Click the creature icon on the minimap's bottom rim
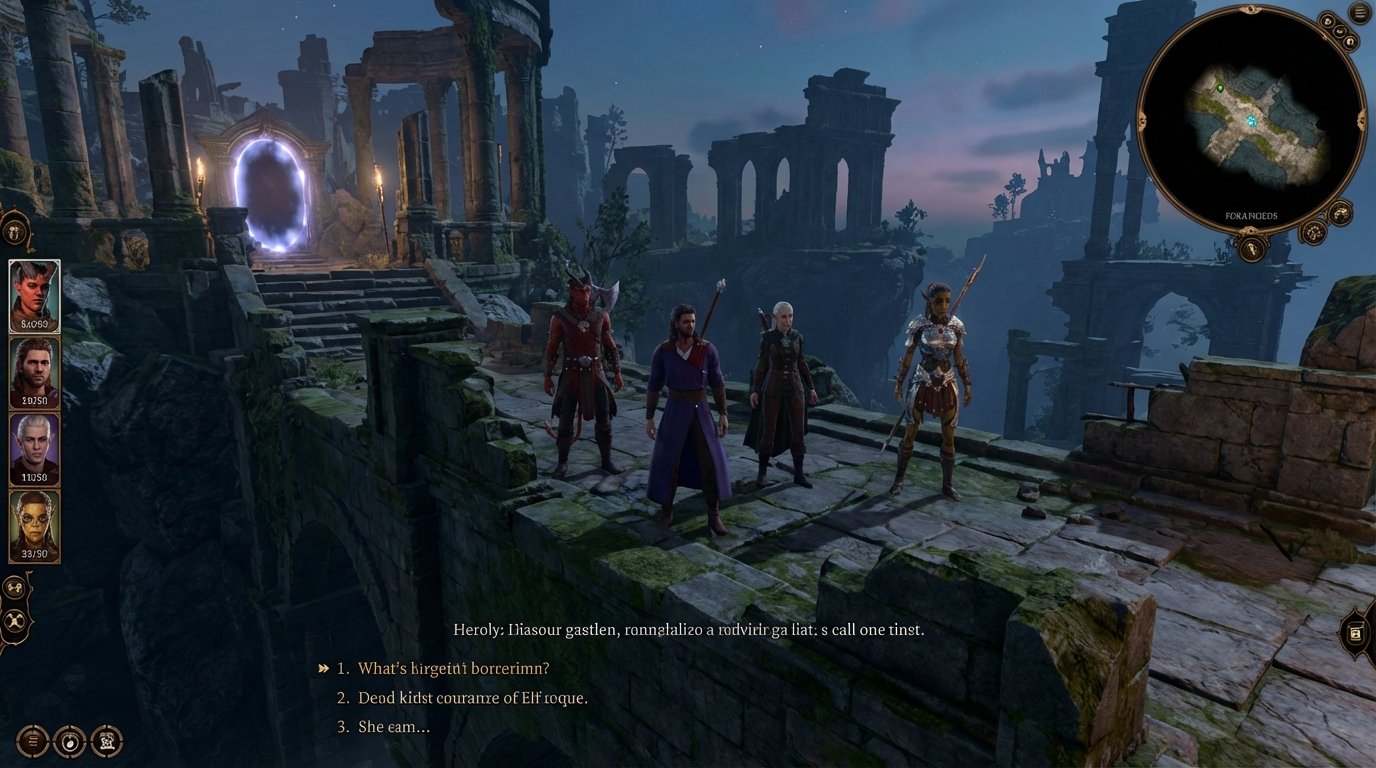Screen dimensions: 1376x768 point(1340,213)
